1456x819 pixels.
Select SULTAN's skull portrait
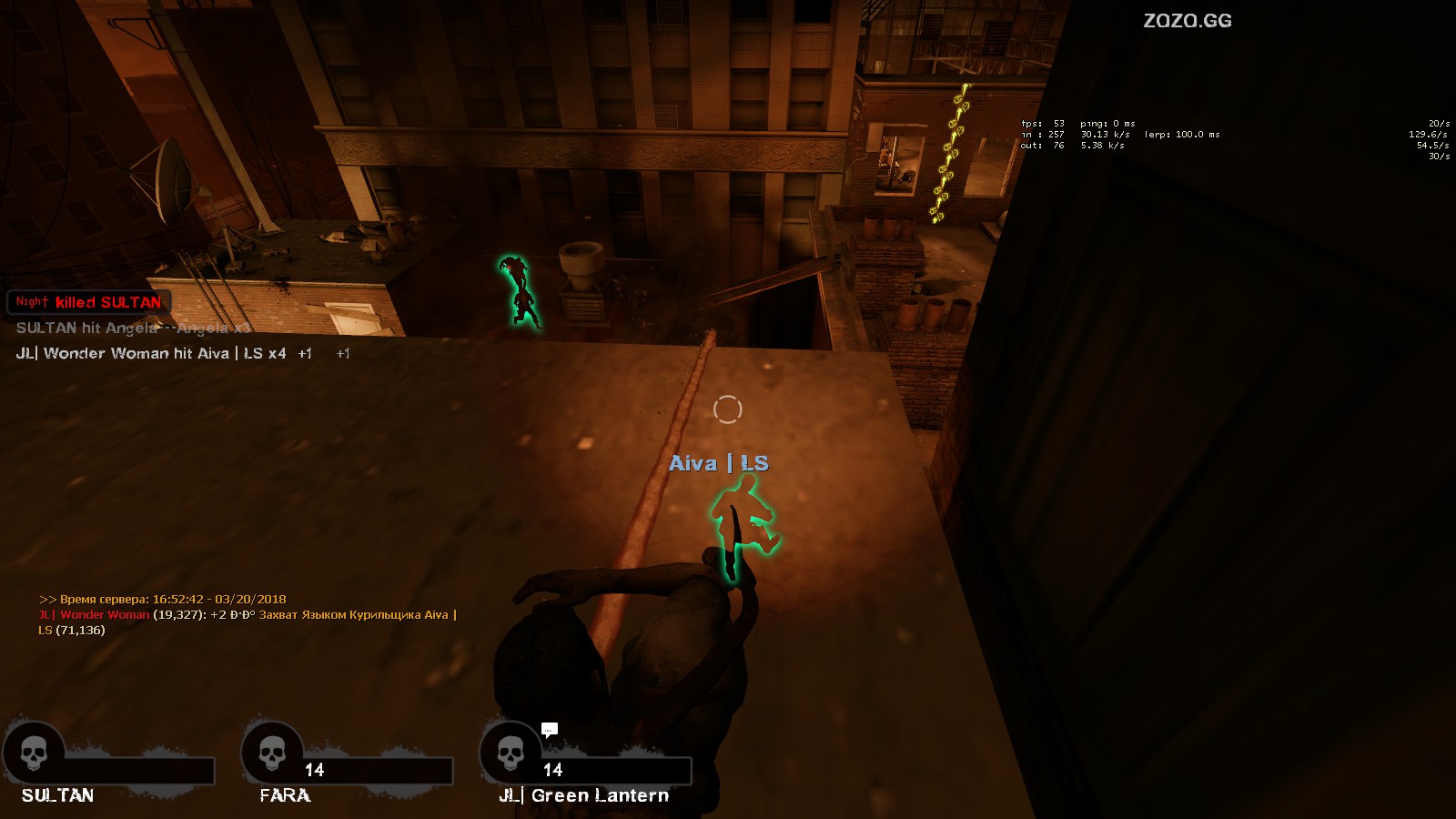point(34,753)
